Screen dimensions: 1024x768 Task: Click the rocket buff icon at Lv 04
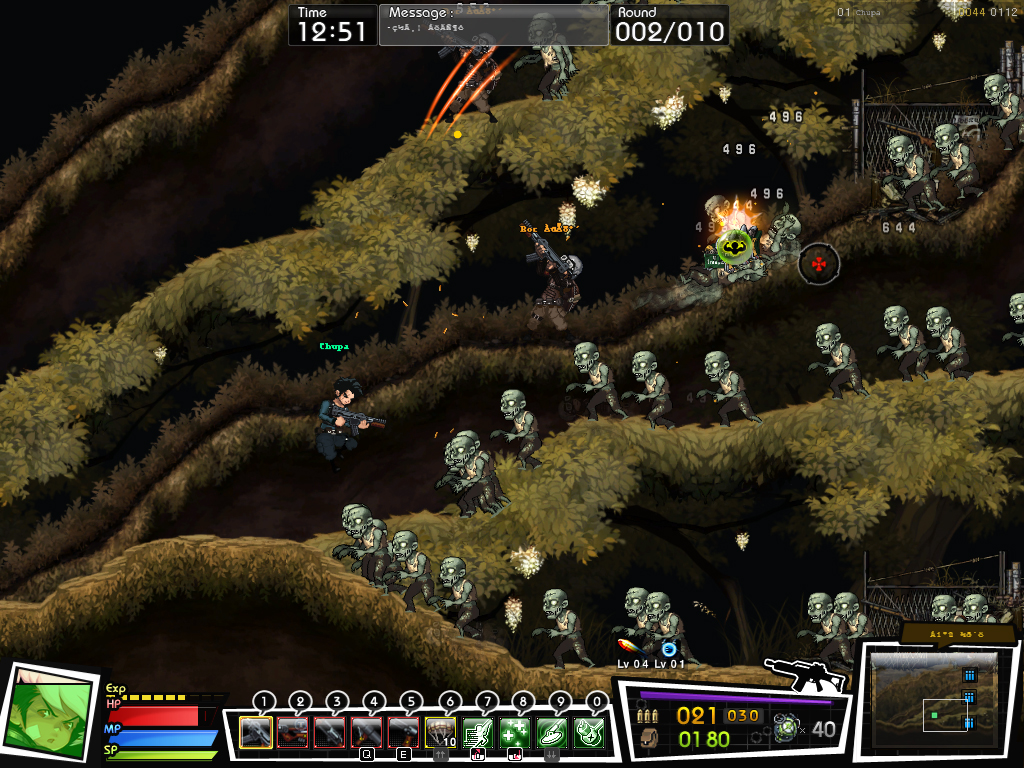click(630, 647)
